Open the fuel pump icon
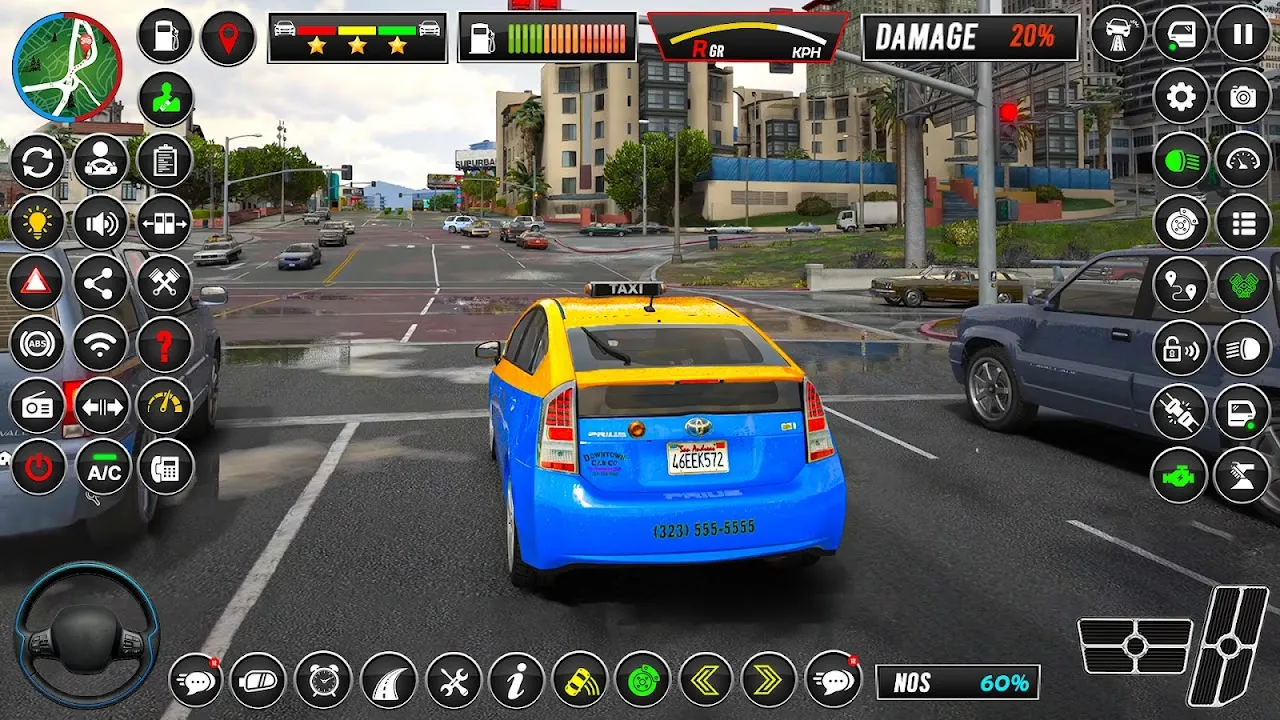1280x720 pixels. point(165,36)
